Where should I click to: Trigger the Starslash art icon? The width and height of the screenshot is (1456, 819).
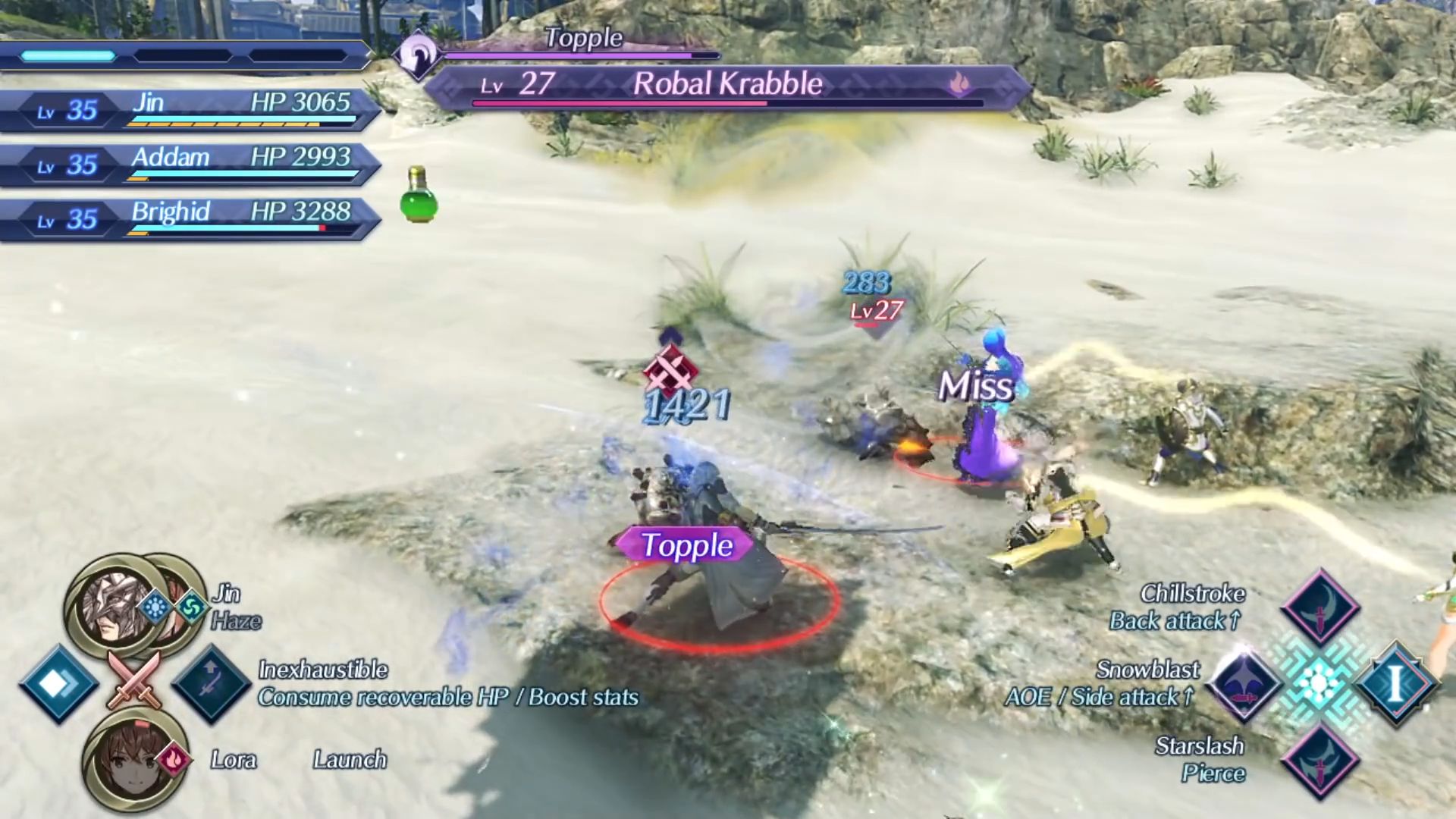tap(1319, 760)
